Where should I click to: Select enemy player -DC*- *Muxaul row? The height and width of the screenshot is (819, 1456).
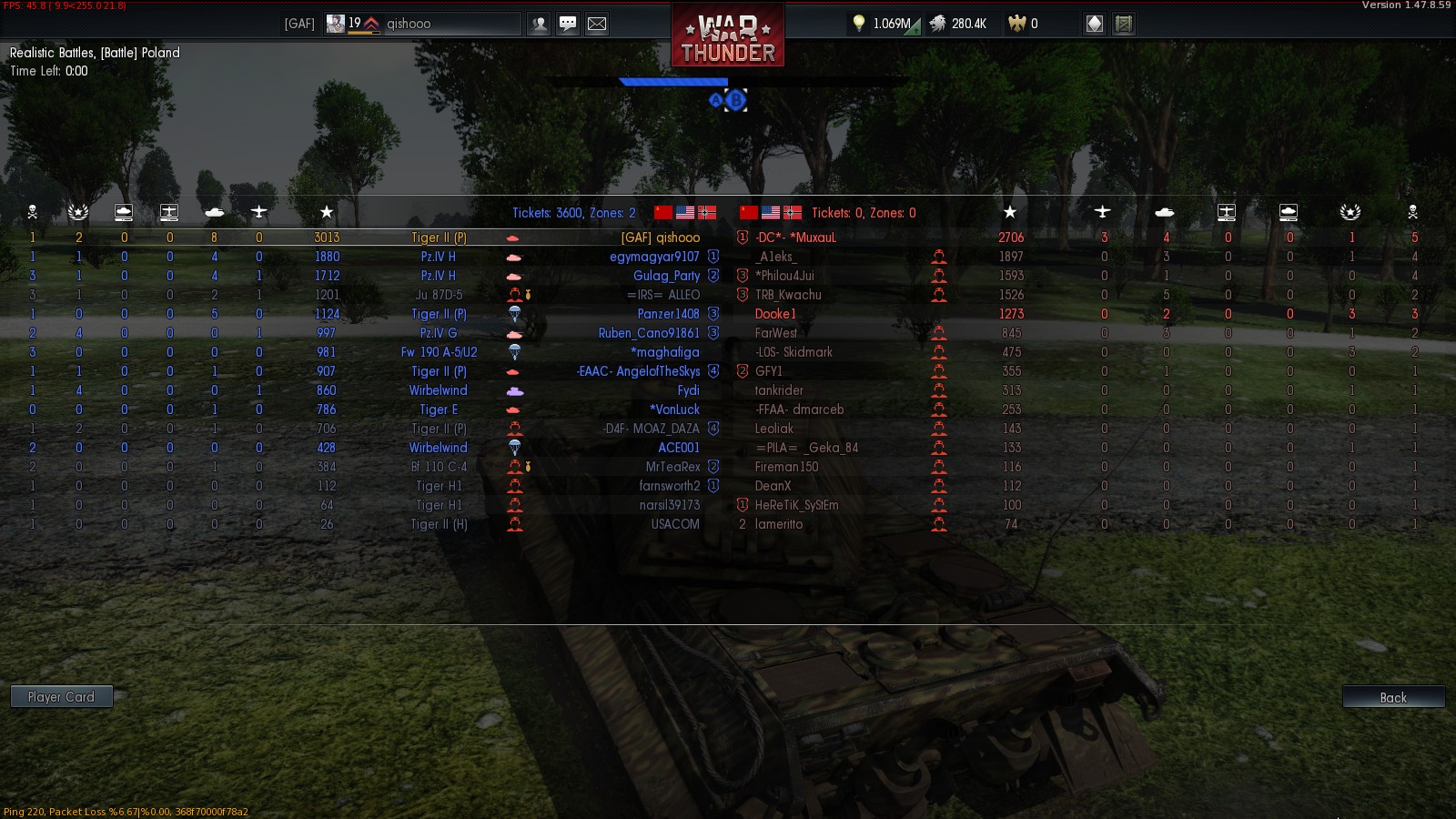(x=795, y=238)
